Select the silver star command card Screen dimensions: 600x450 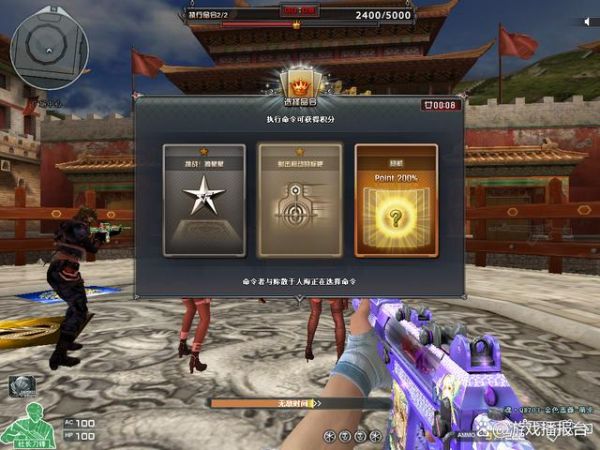204,200
